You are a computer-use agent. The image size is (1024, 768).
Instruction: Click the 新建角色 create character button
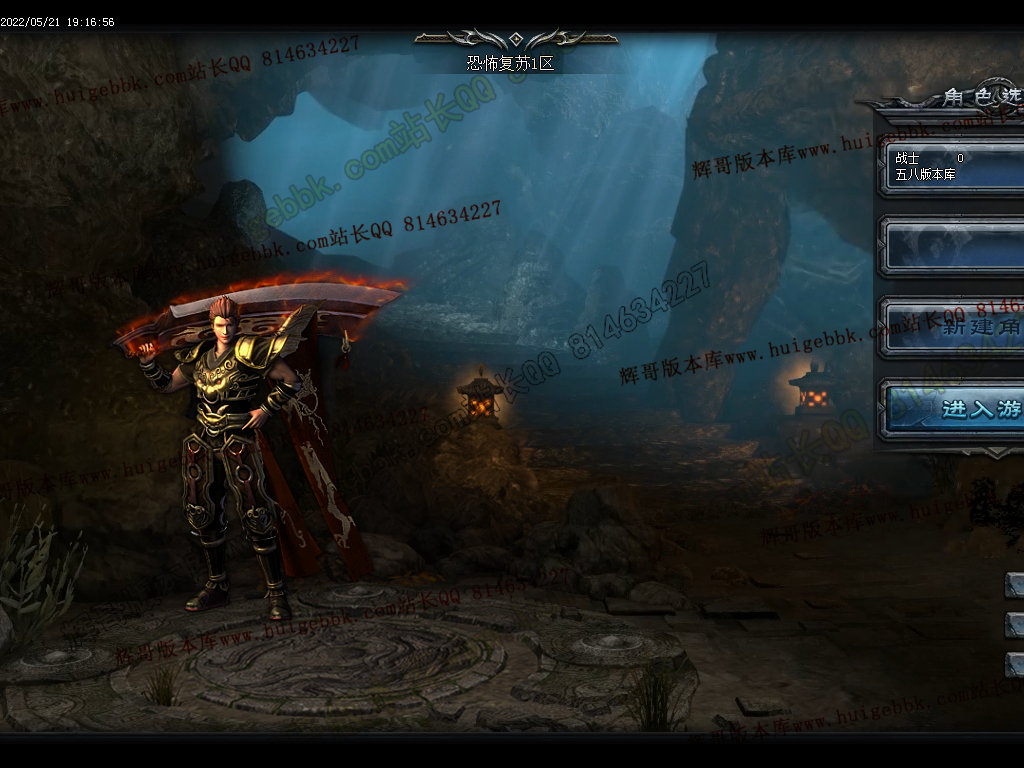[x=955, y=328]
